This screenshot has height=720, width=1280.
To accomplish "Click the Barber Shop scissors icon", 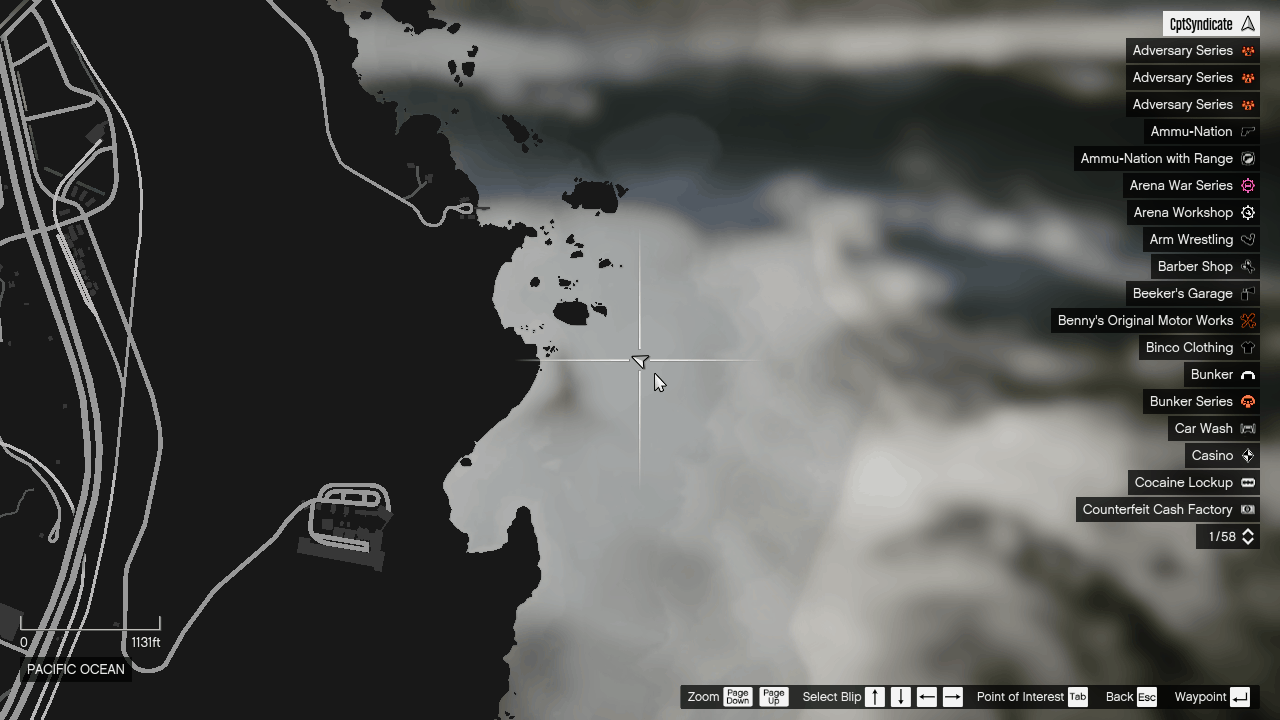I will coord(1248,266).
